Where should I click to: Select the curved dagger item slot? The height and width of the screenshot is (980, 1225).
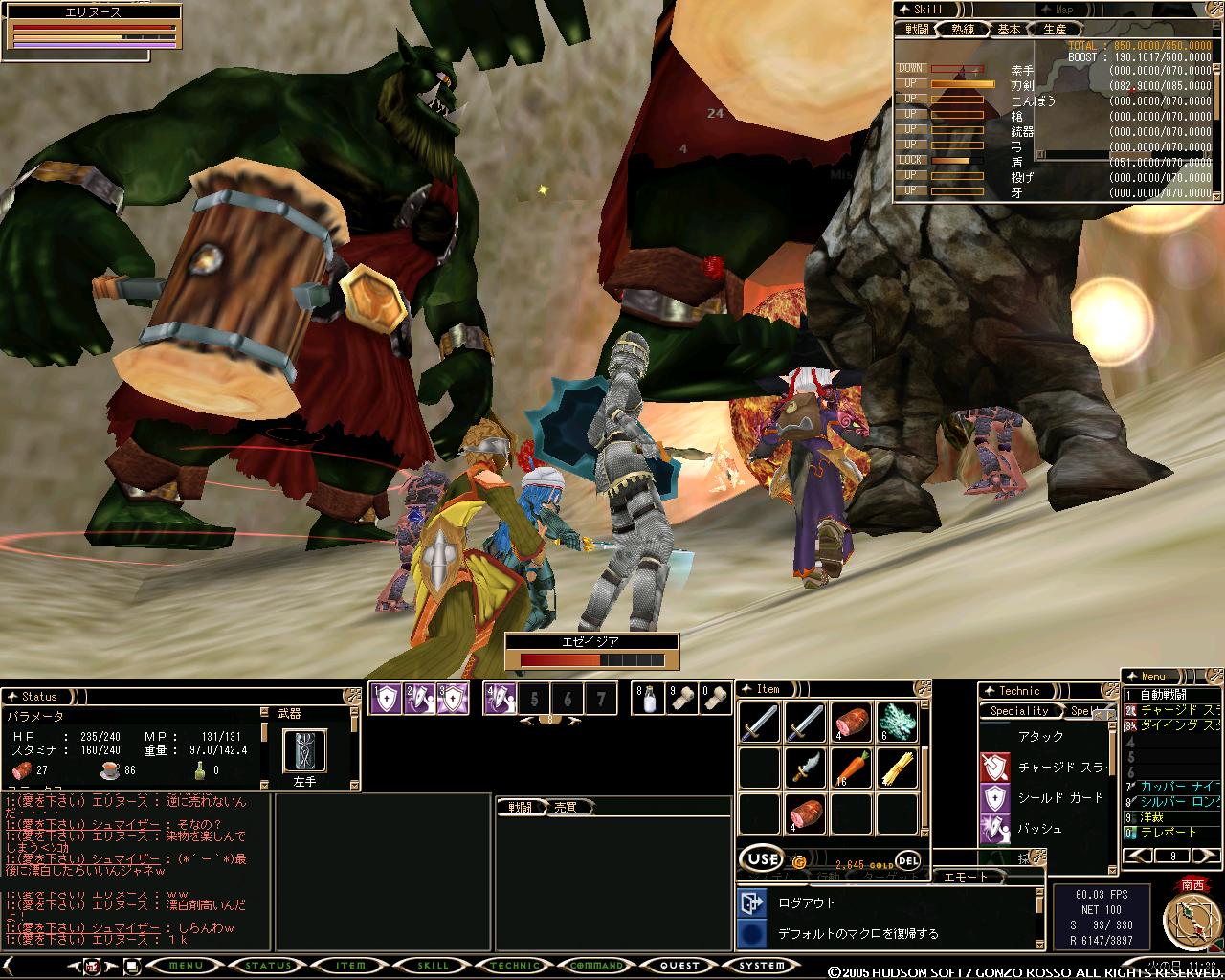(x=805, y=768)
